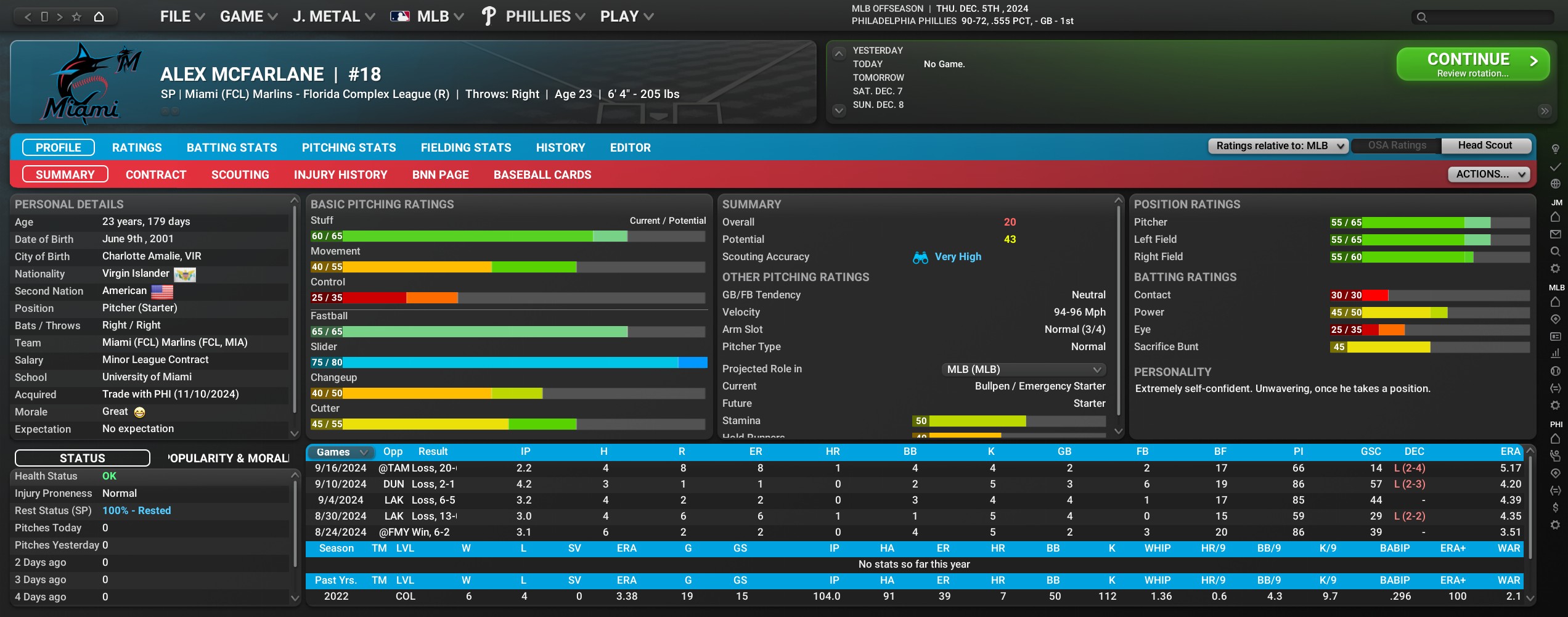Open the SCOUTING sub-tab
The width and height of the screenshot is (1568, 617).
(240, 174)
